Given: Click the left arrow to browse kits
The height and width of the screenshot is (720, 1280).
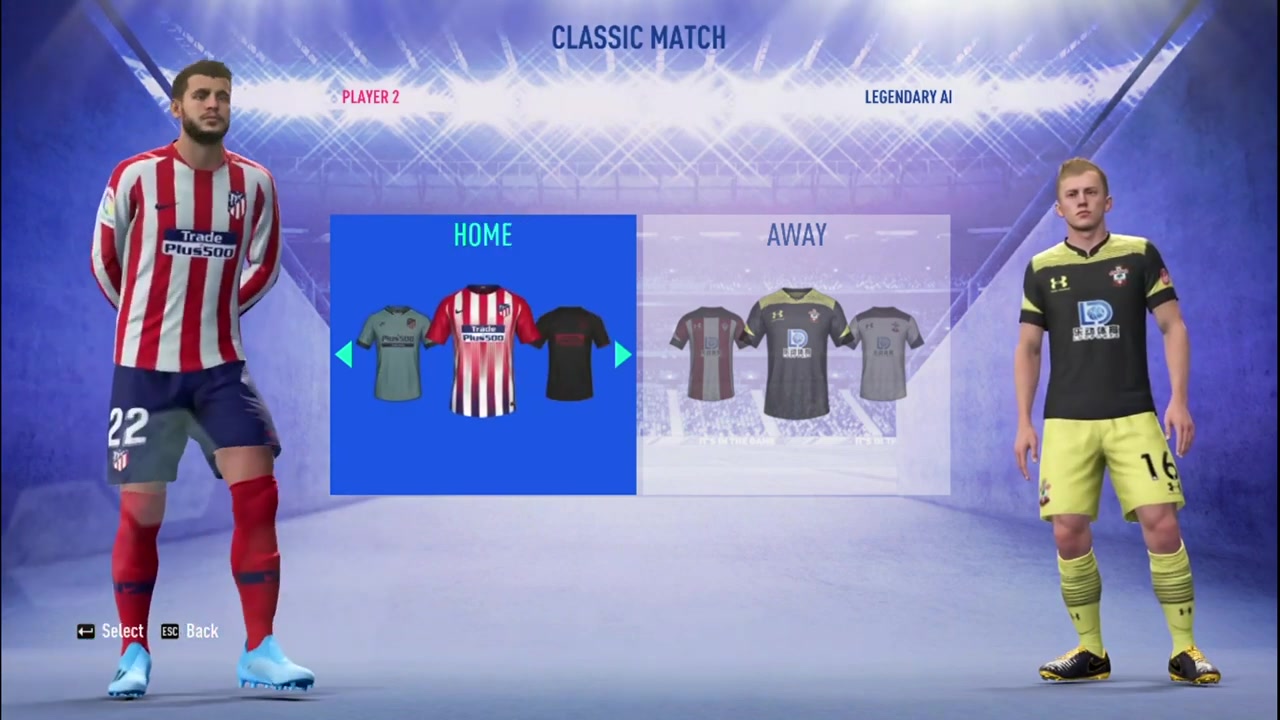Looking at the screenshot, I should coord(345,355).
